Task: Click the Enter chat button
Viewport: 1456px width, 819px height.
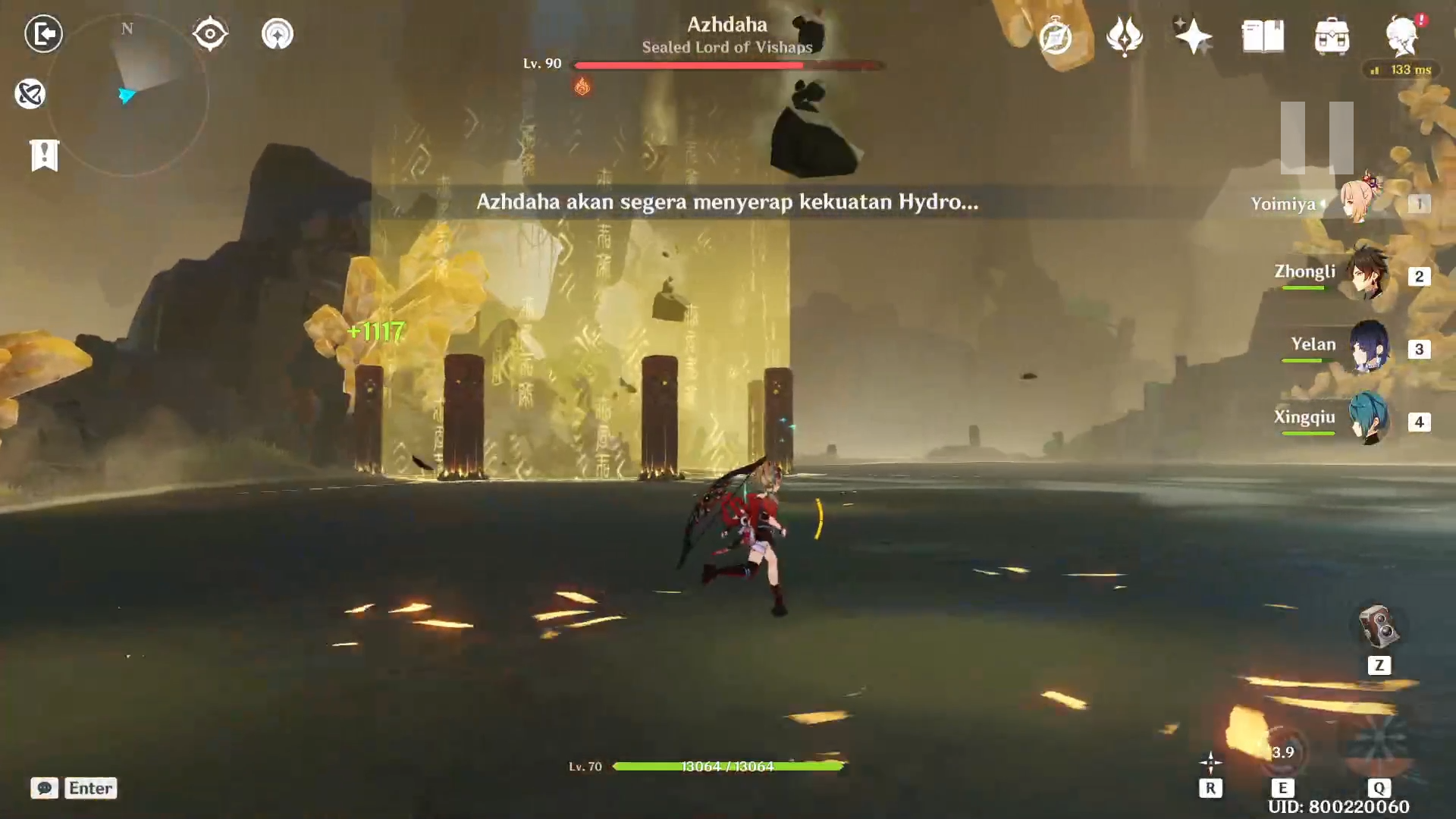Action: pyautogui.click(x=89, y=788)
